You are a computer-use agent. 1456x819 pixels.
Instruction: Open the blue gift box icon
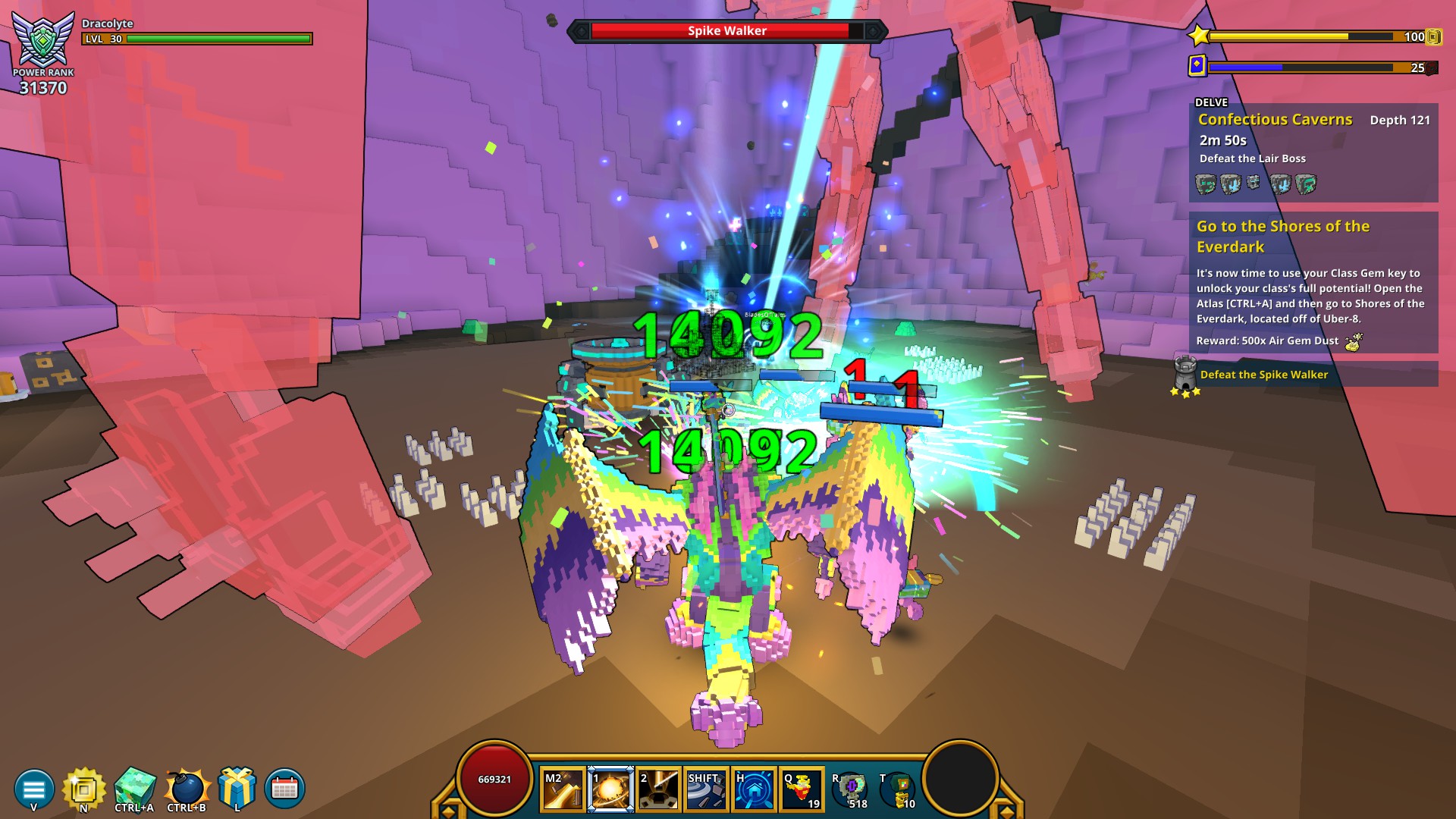click(x=237, y=787)
